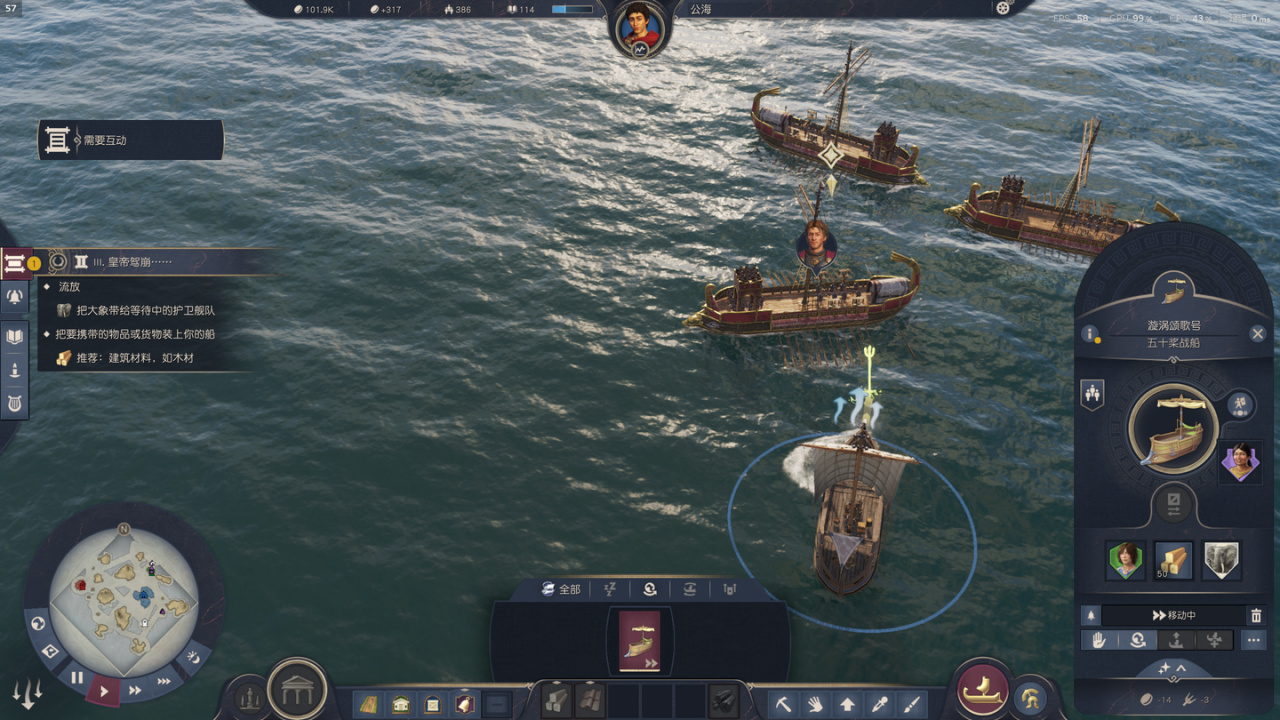
Task: Set game speed to triple fast-forward
Action: click(164, 681)
